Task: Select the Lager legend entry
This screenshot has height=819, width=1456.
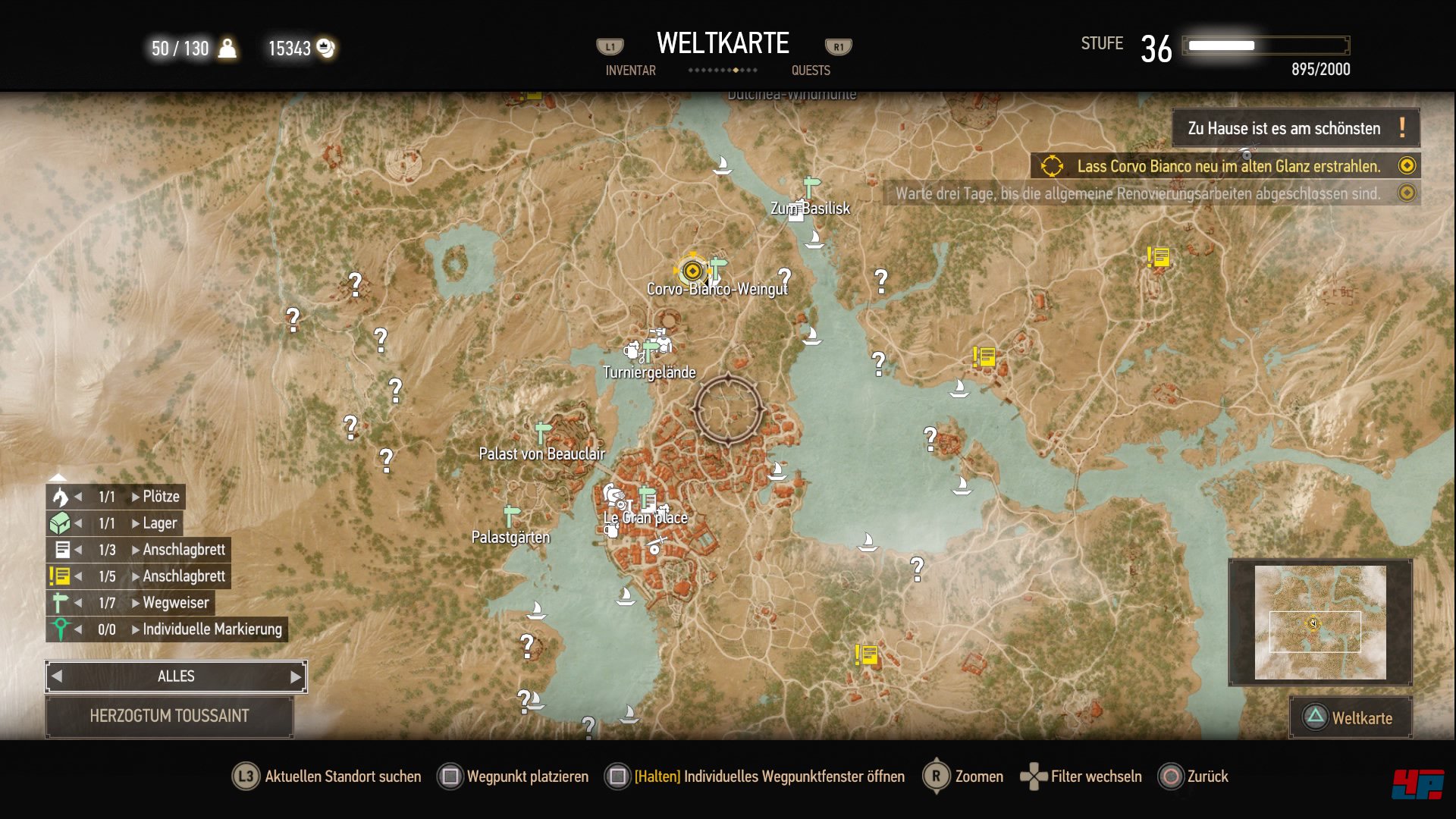Action: (x=159, y=523)
